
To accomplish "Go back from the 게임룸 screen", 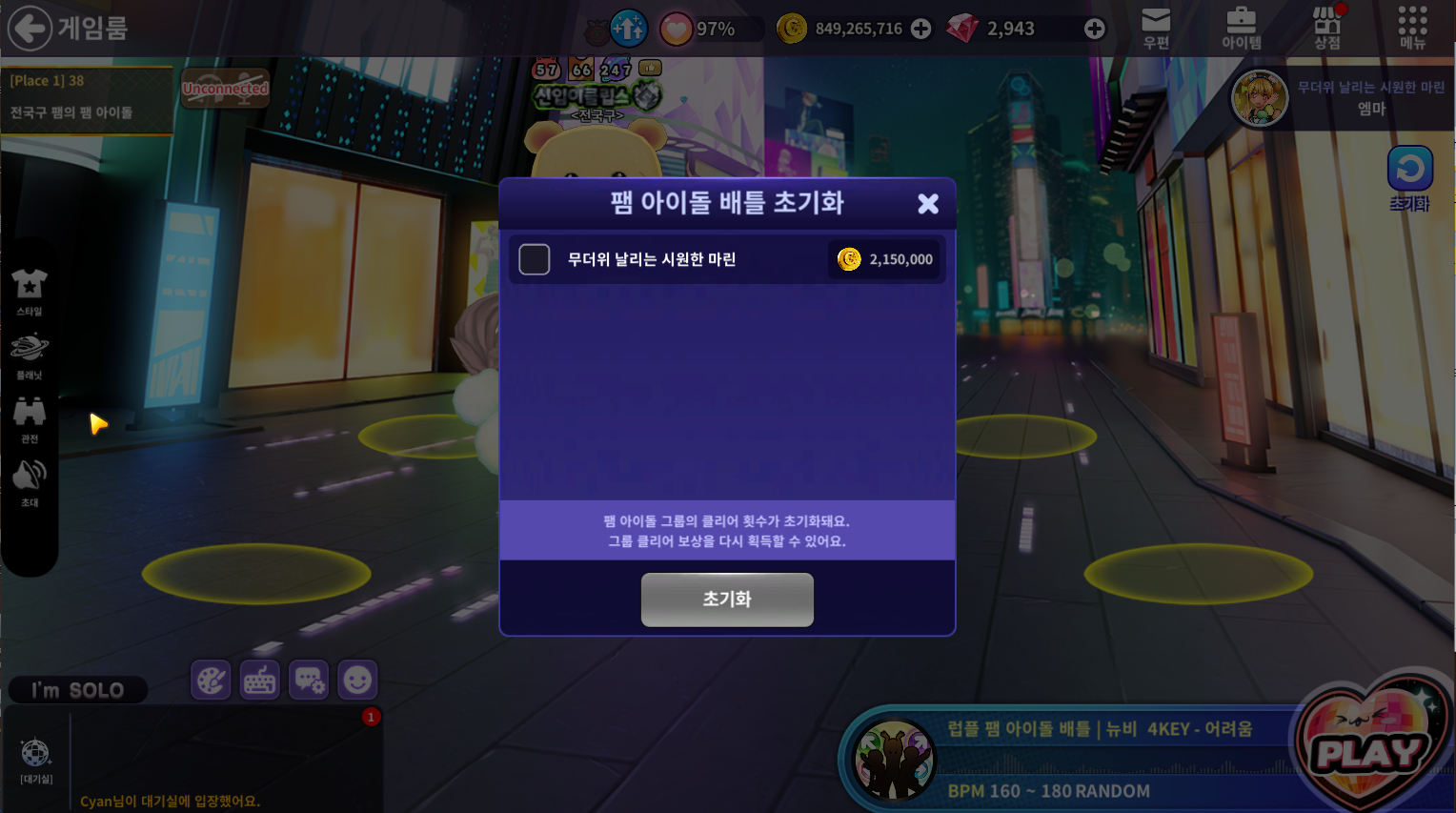I will click(30, 28).
